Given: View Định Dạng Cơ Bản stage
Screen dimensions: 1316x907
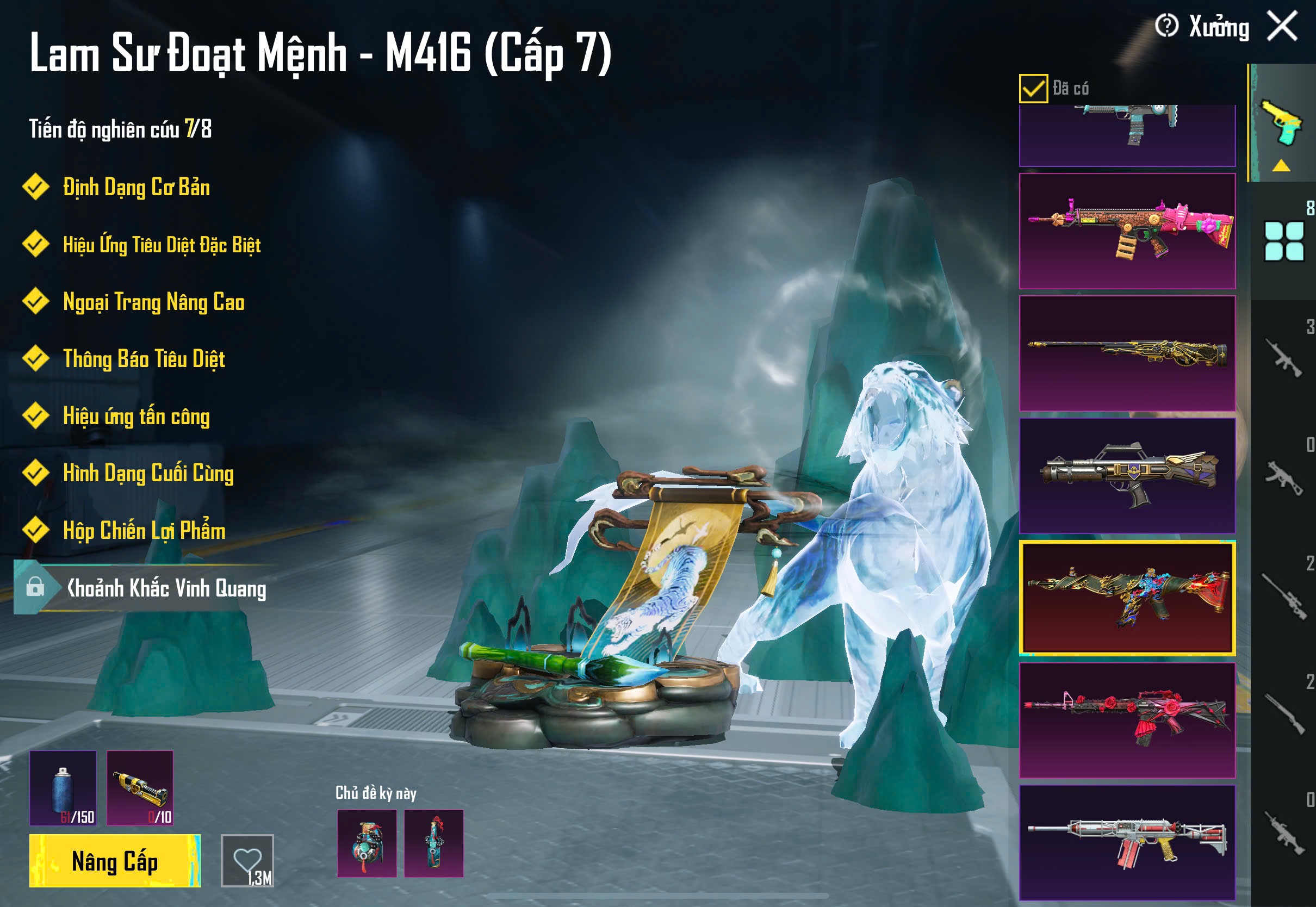Looking at the screenshot, I should tap(136, 188).
